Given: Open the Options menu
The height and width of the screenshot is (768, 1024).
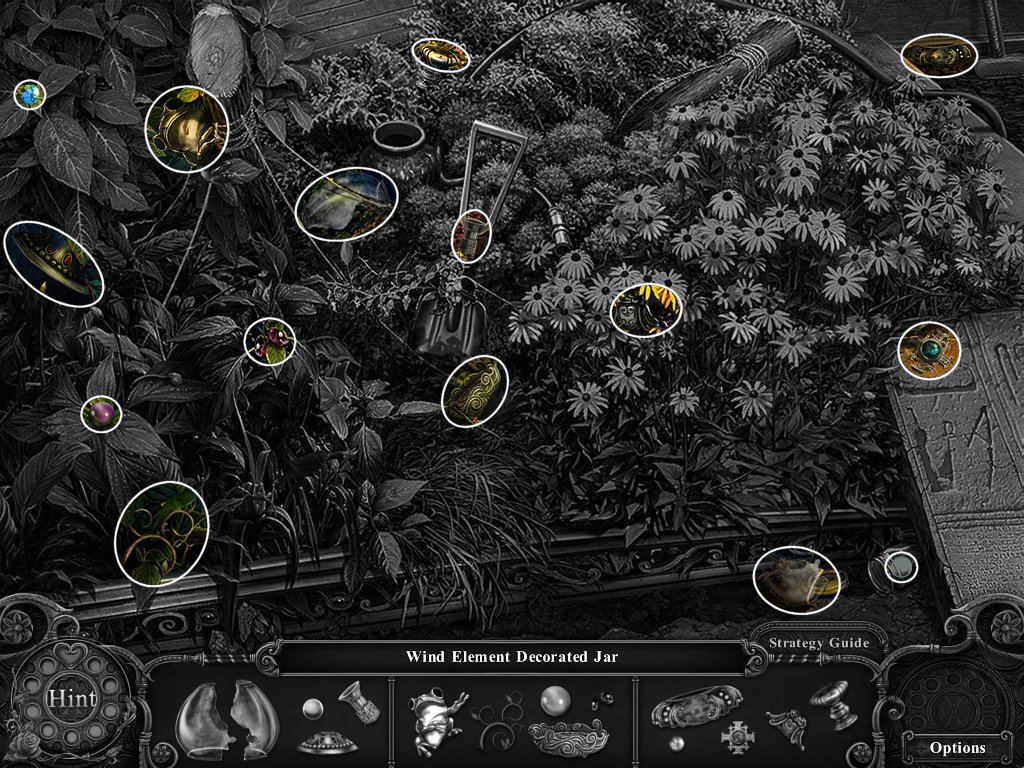Looking at the screenshot, I should click(957, 747).
